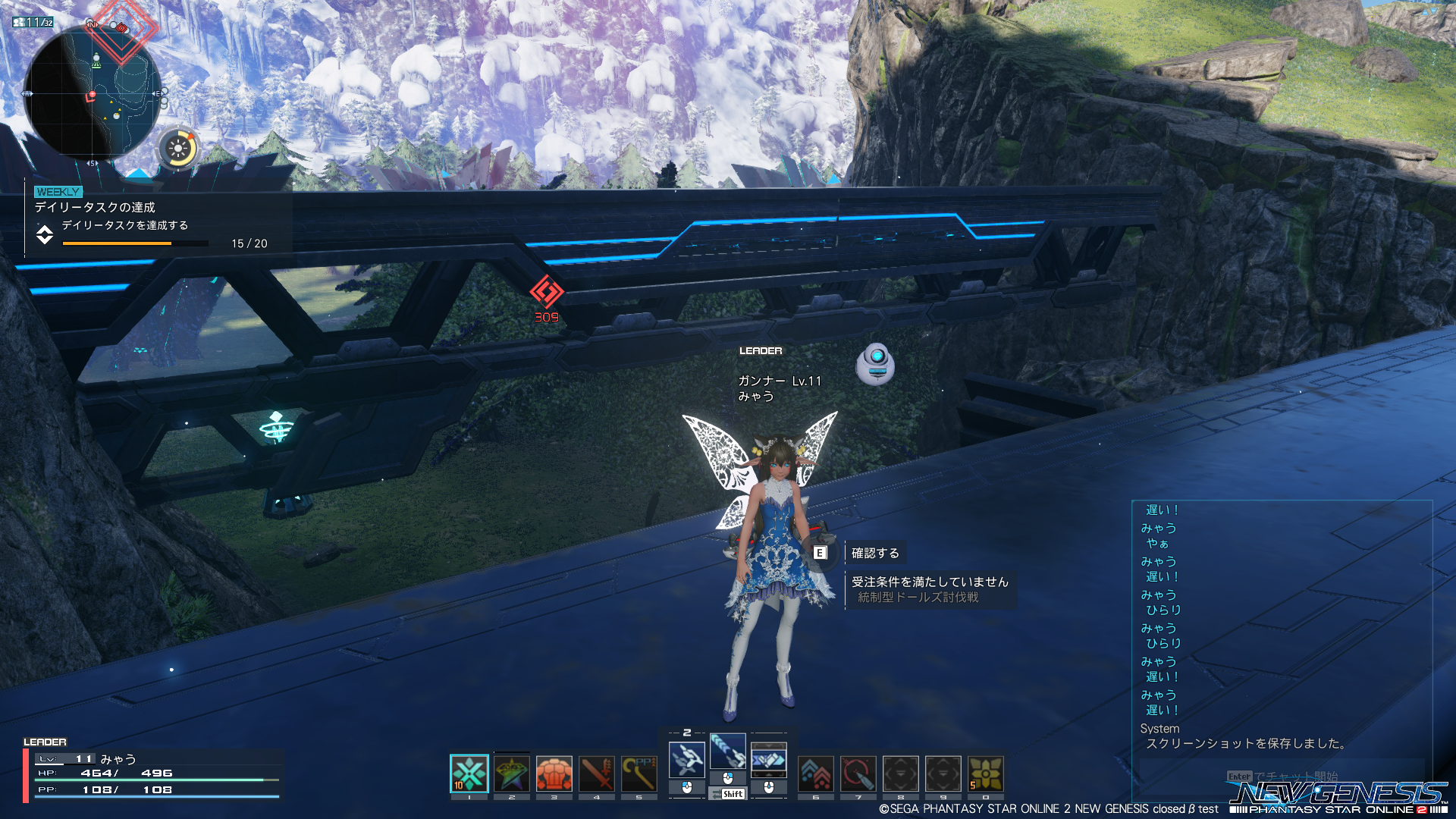Use the rainbow star item in slot 2

(x=512, y=774)
